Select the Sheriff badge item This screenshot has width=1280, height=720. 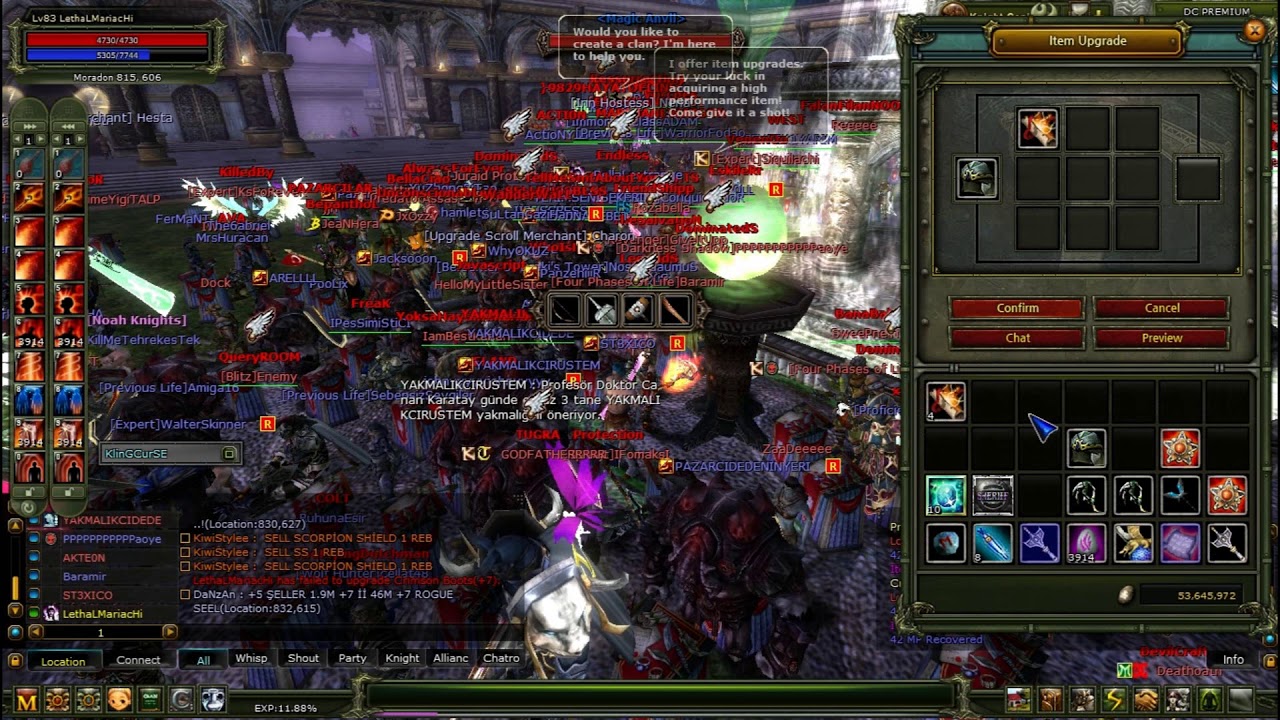993,495
